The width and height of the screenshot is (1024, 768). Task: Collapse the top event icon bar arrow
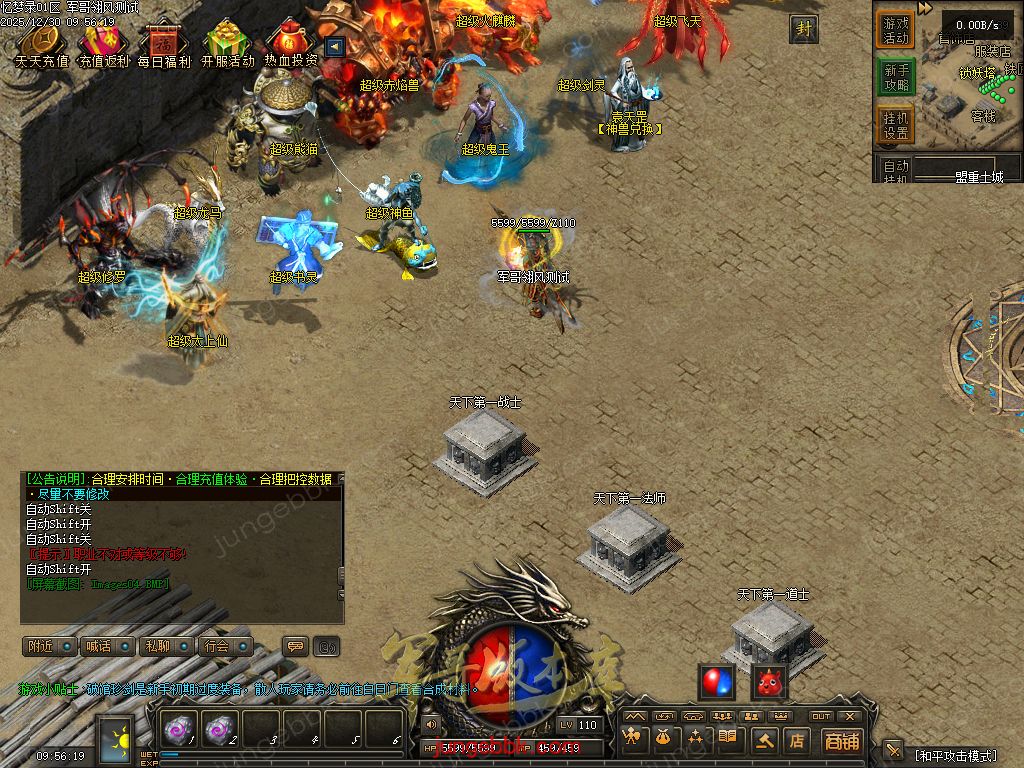[335, 46]
